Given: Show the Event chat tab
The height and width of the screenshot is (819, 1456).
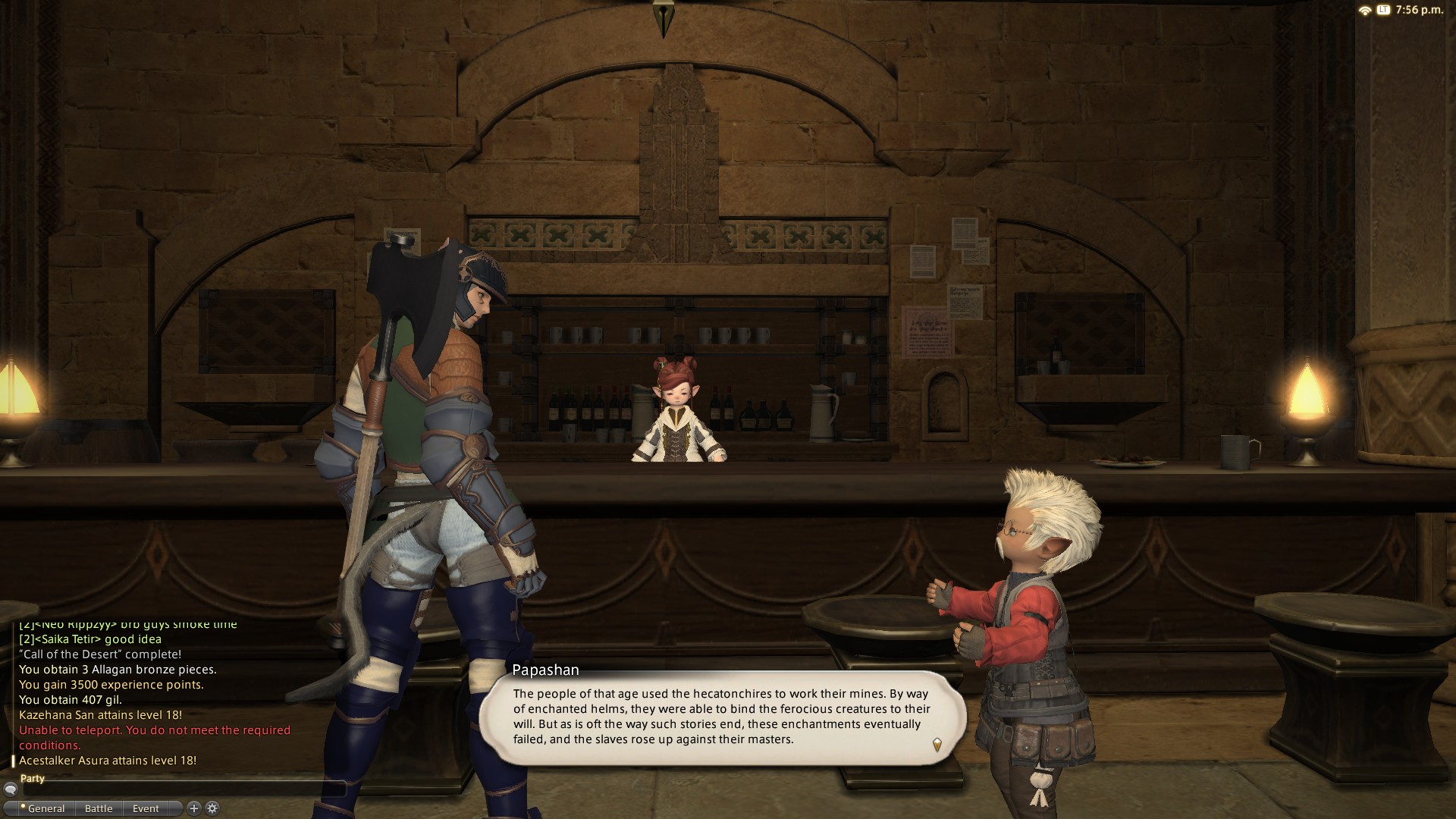Looking at the screenshot, I should tap(146, 808).
